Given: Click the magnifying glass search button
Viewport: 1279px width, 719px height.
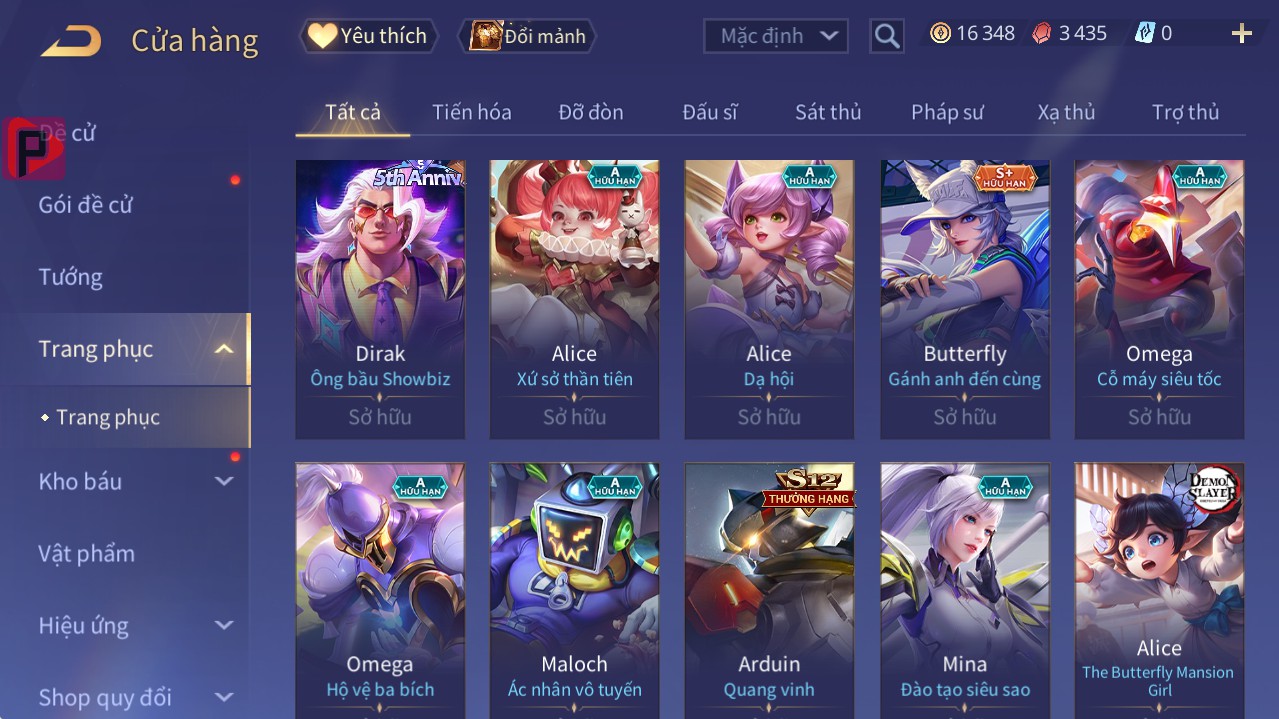Looking at the screenshot, I should click(x=887, y=37).
